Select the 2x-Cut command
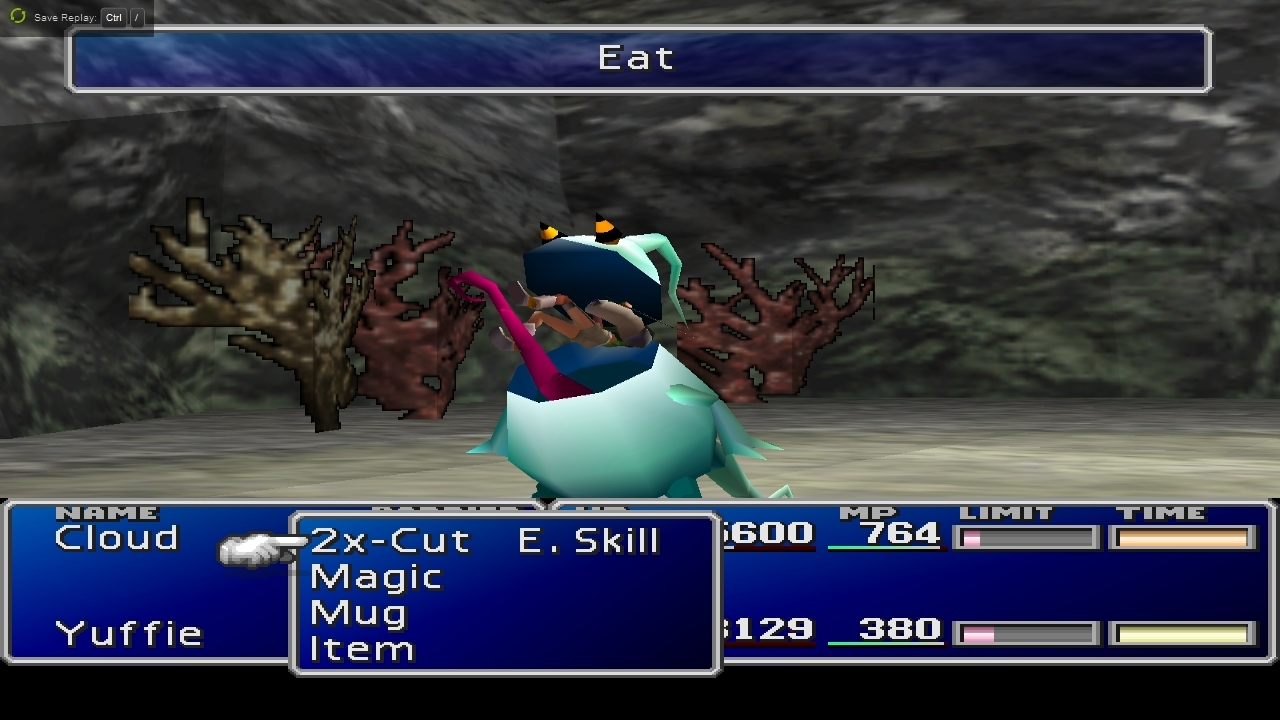This screenshot has height=720, width=1280. [390, 541]
